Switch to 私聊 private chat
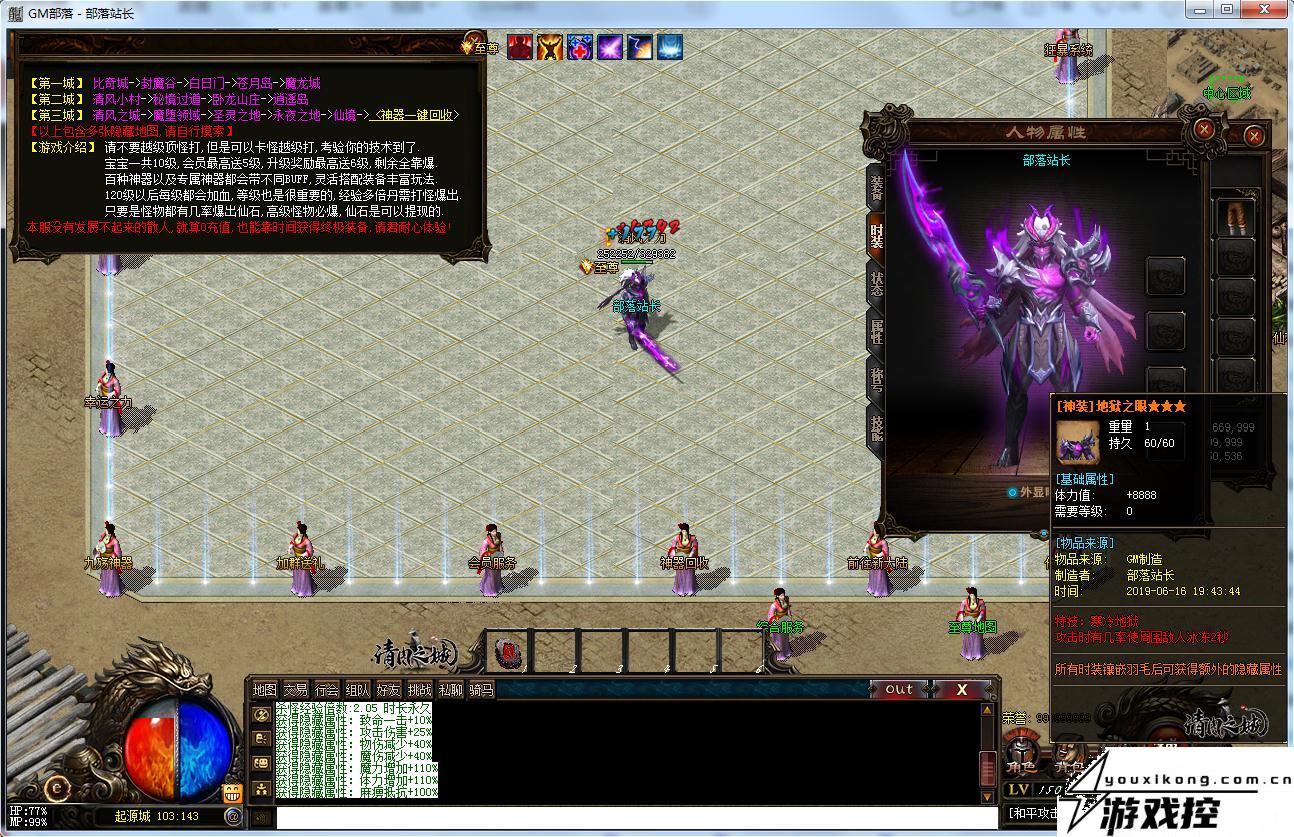Image resolution: width=1294 pixels, height=837 pixels. coord(450,690)
